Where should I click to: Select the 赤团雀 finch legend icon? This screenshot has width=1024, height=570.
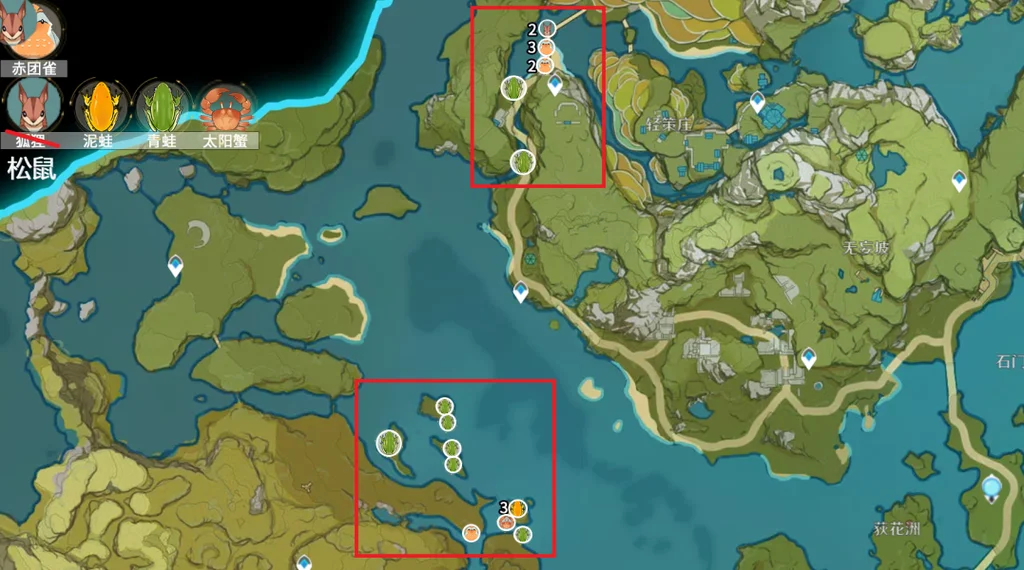point(35,30)
